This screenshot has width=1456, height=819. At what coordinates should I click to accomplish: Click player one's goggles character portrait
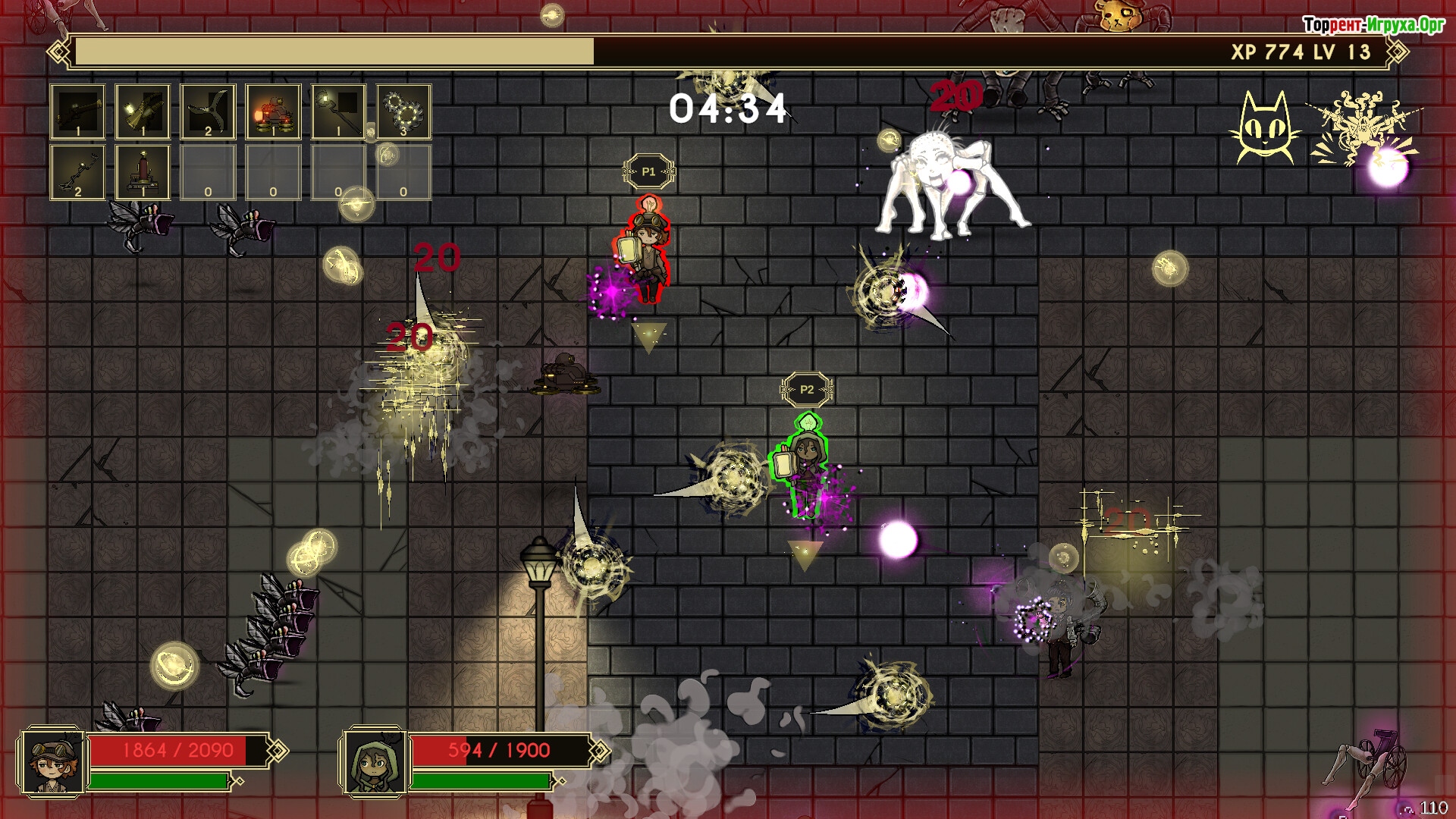tap(52, 762)
